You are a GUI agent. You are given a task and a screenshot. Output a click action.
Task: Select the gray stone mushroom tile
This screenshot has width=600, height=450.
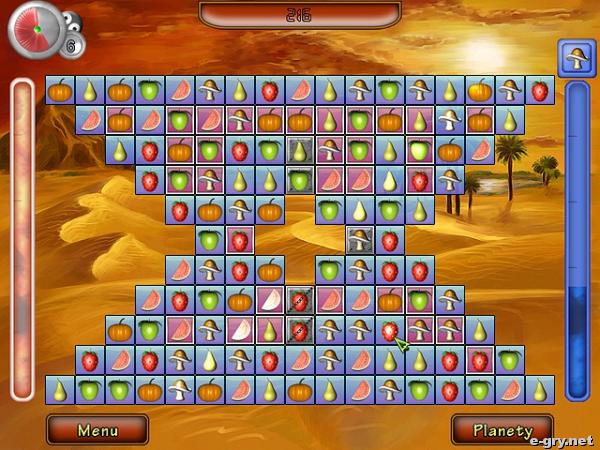360,240
